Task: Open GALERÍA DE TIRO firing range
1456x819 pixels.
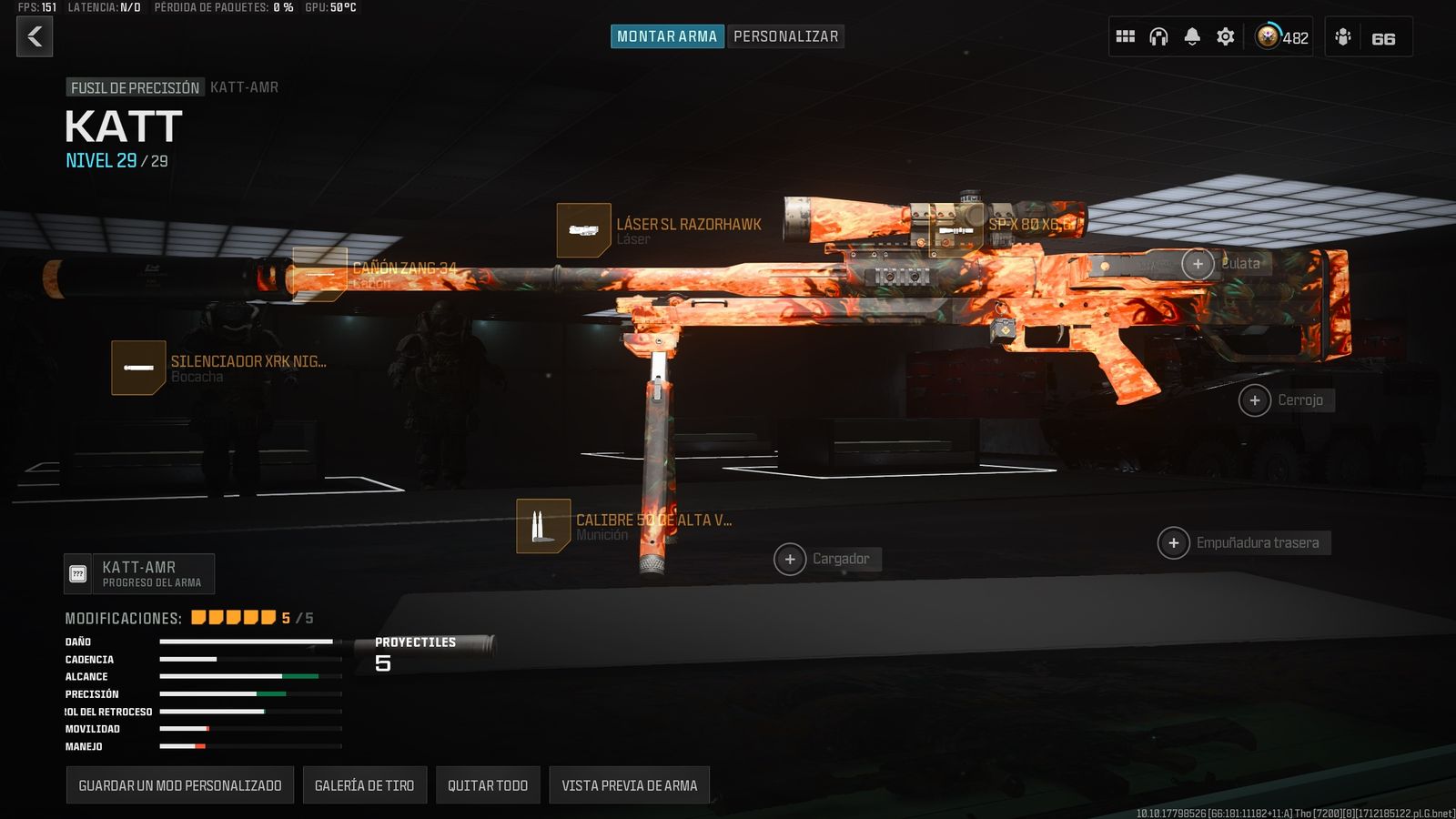Action: tap(364, 784)
